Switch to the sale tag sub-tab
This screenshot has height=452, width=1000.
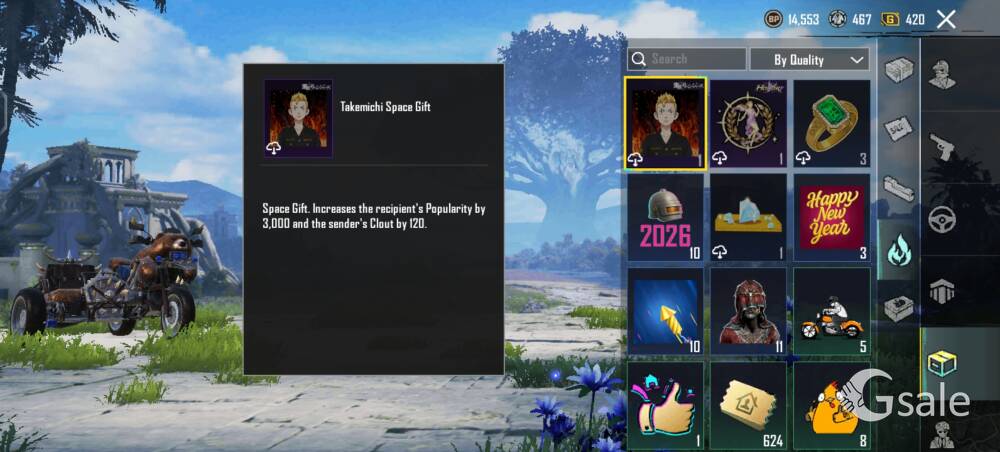click(x=898, y=128)
